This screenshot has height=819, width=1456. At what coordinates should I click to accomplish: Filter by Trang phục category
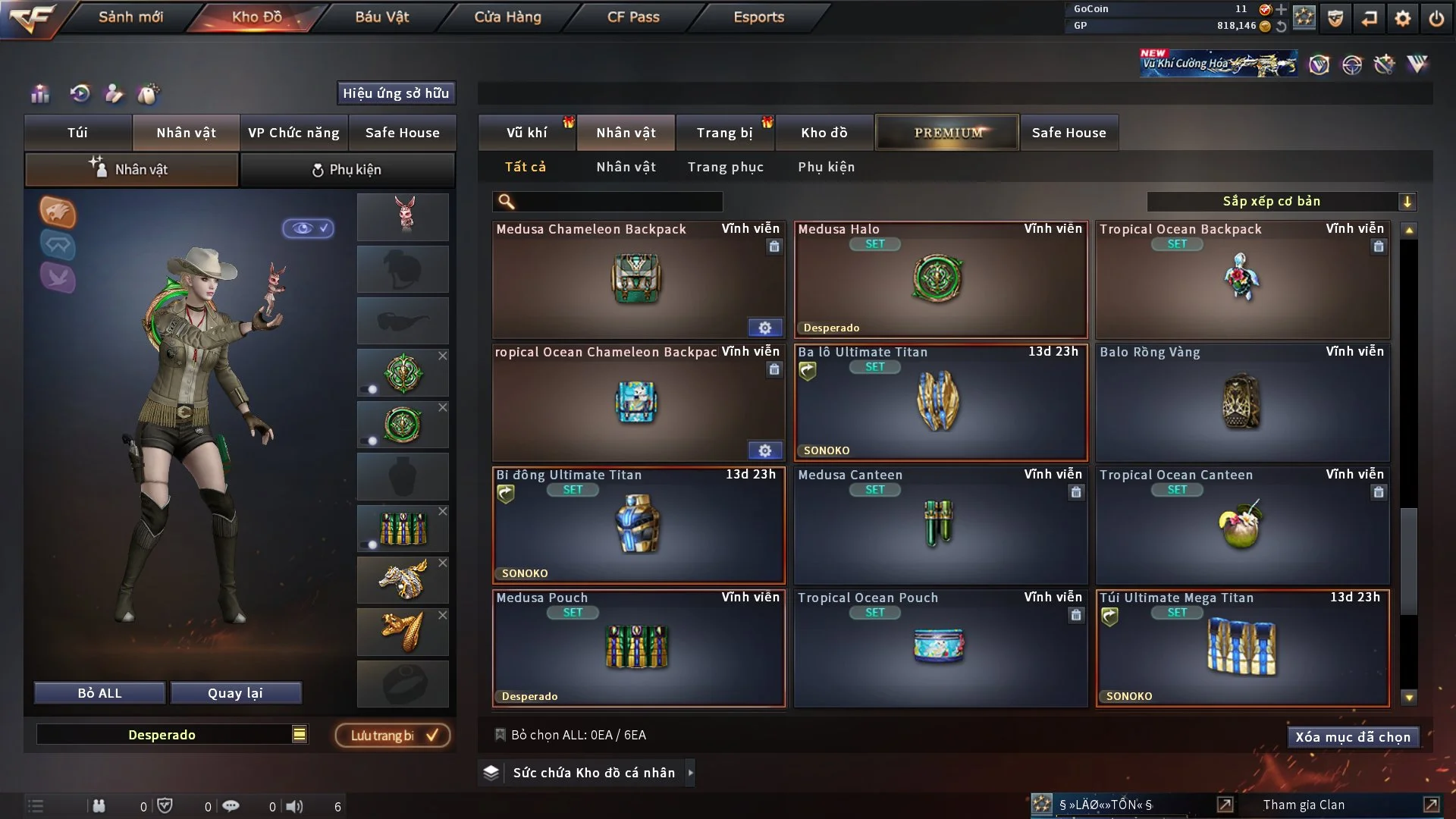coord(725,167)
